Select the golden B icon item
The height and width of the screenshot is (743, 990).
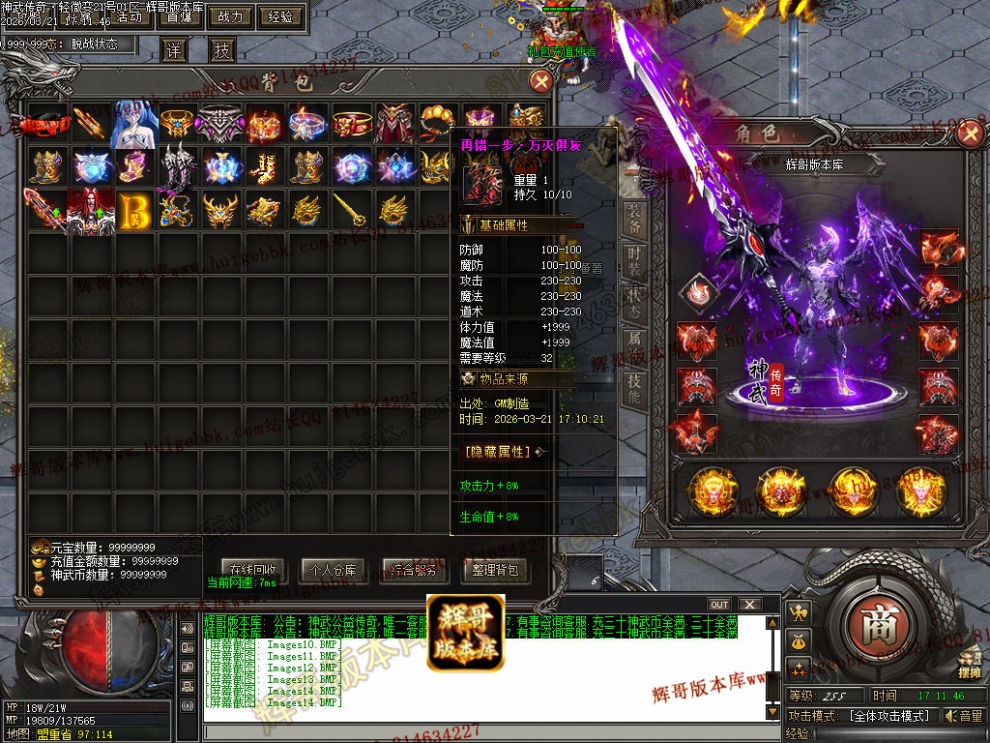(x=135, y=209)
